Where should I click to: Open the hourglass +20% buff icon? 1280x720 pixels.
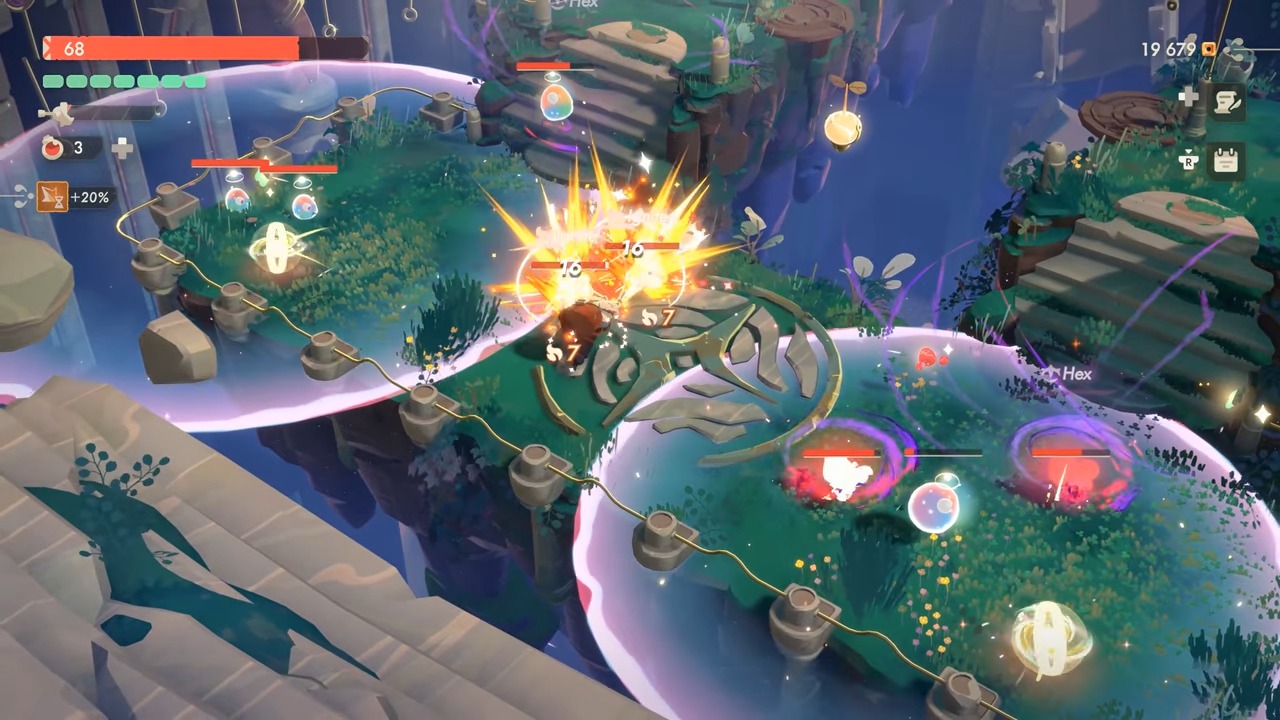(x=53, y=197)
